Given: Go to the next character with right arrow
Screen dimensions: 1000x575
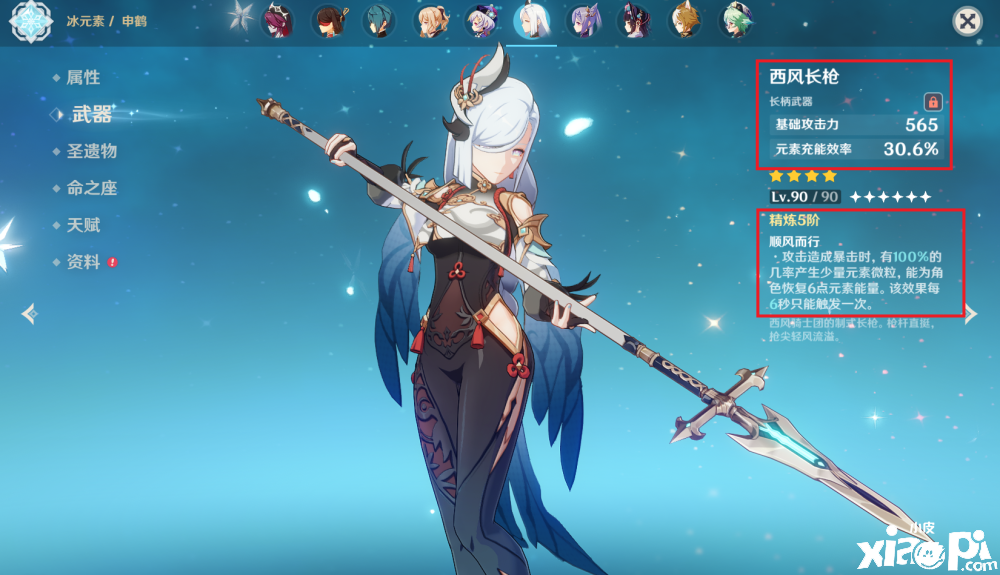Looking at the screenshot, I should tap(970, 314).
